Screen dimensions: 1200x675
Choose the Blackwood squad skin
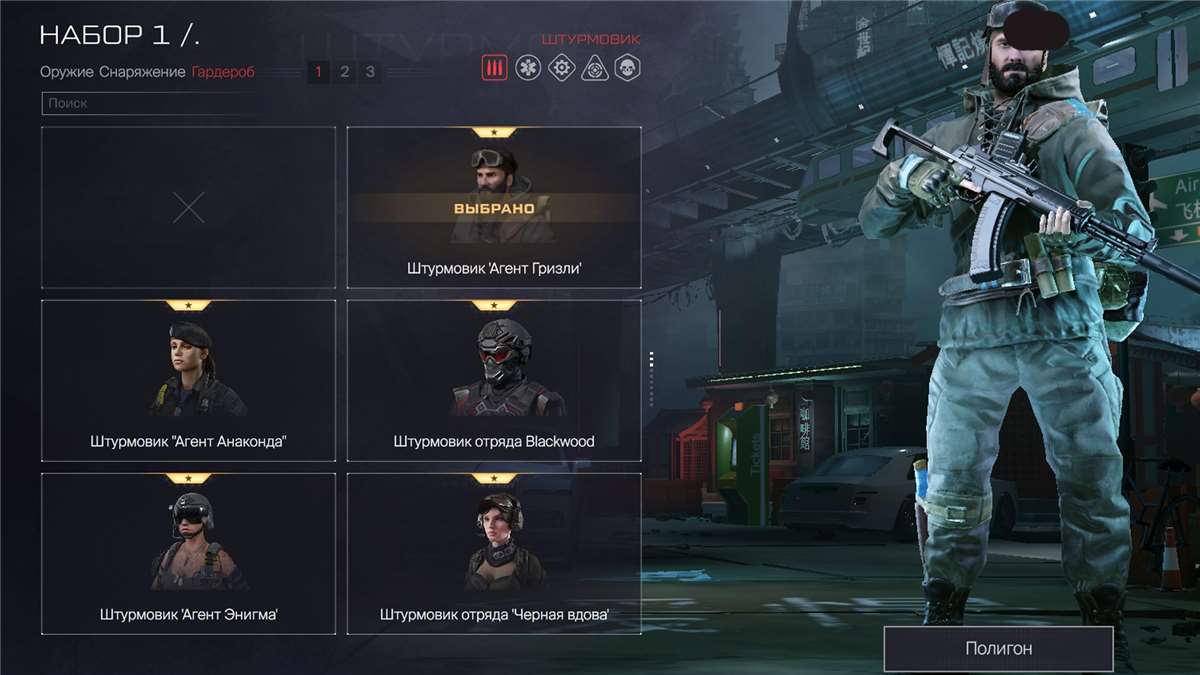point(494,380)
